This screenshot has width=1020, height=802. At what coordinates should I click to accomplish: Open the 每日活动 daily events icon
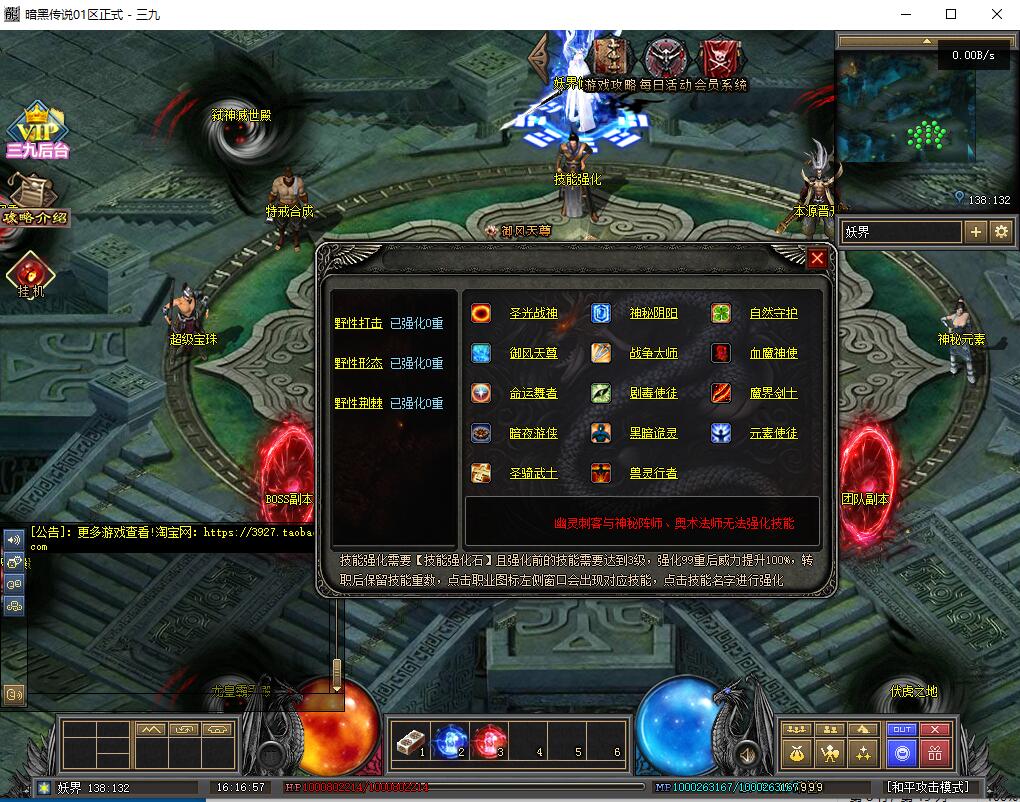coord(663,58)
